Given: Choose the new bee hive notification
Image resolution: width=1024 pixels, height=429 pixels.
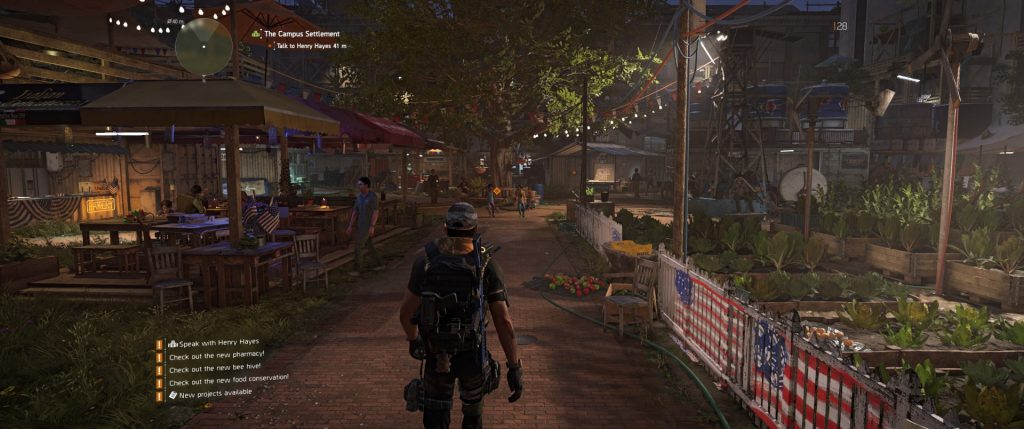Looking at the screenshot, I should pos(211,368).
